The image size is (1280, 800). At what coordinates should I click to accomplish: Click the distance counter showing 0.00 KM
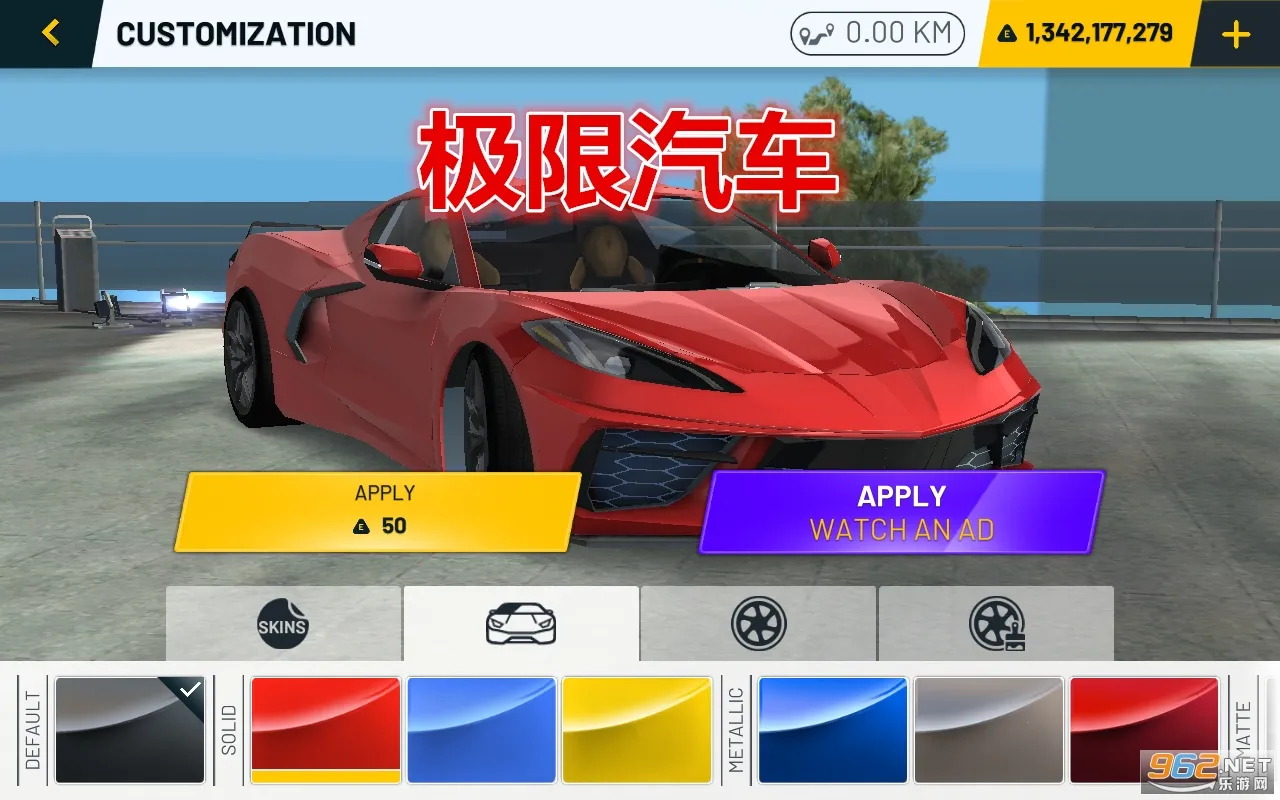876,32
